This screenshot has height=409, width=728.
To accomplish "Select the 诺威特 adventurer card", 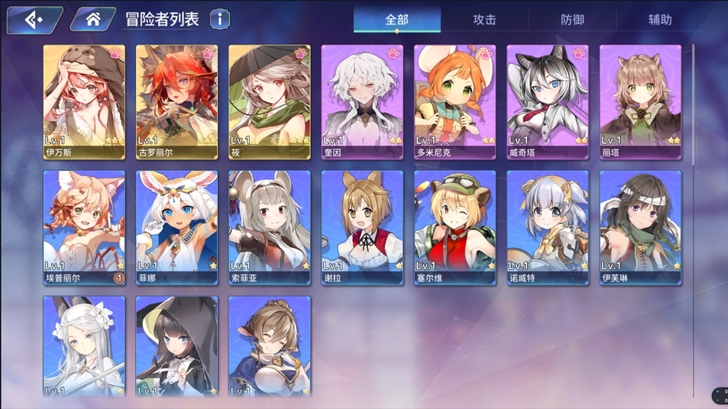I will coord(547,227).
